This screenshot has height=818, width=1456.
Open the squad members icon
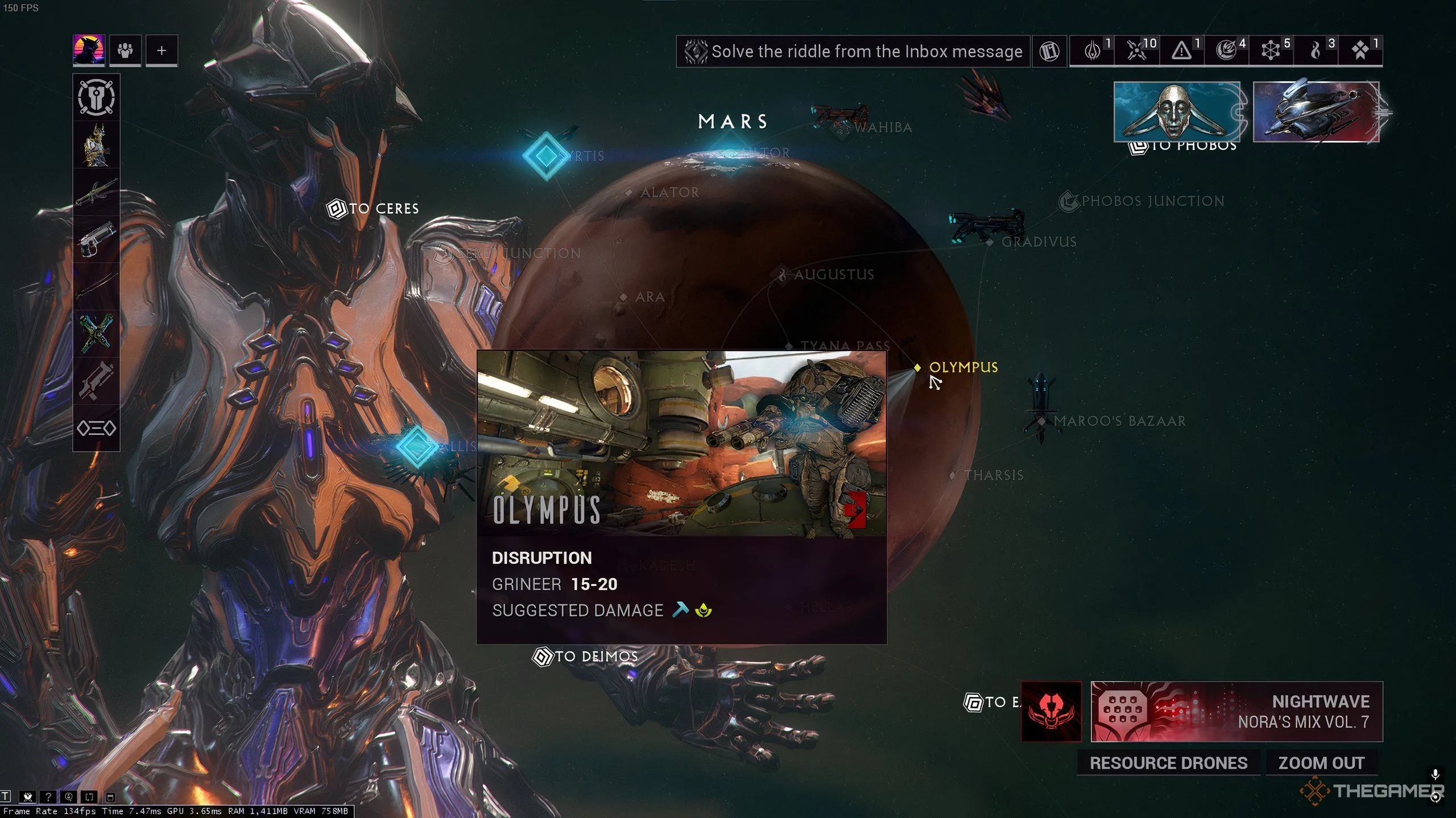(125, 50)
